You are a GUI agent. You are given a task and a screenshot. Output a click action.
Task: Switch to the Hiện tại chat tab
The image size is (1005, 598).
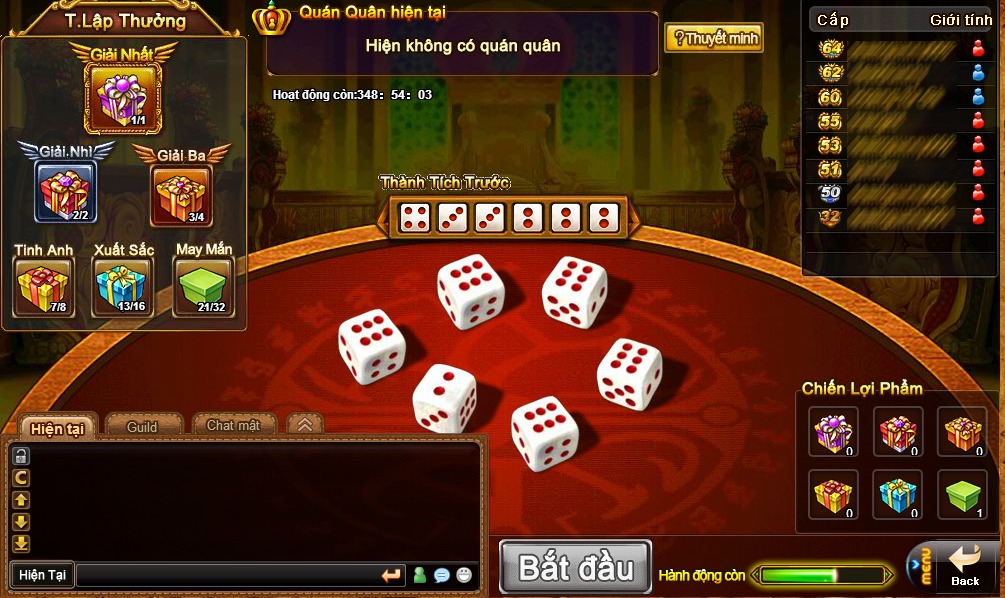coord(56,427)
